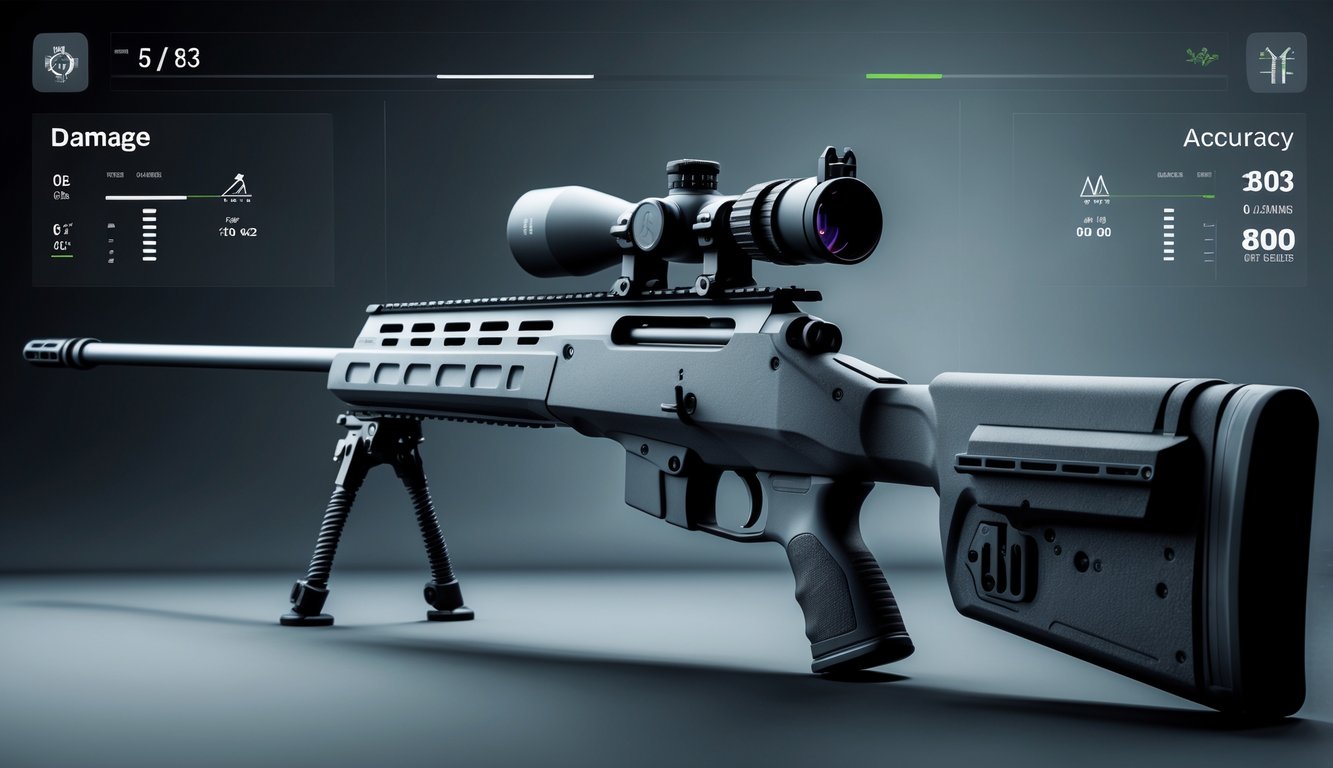Click the small green leaf icon
Screen dimensions: 1333x768
1202,59
